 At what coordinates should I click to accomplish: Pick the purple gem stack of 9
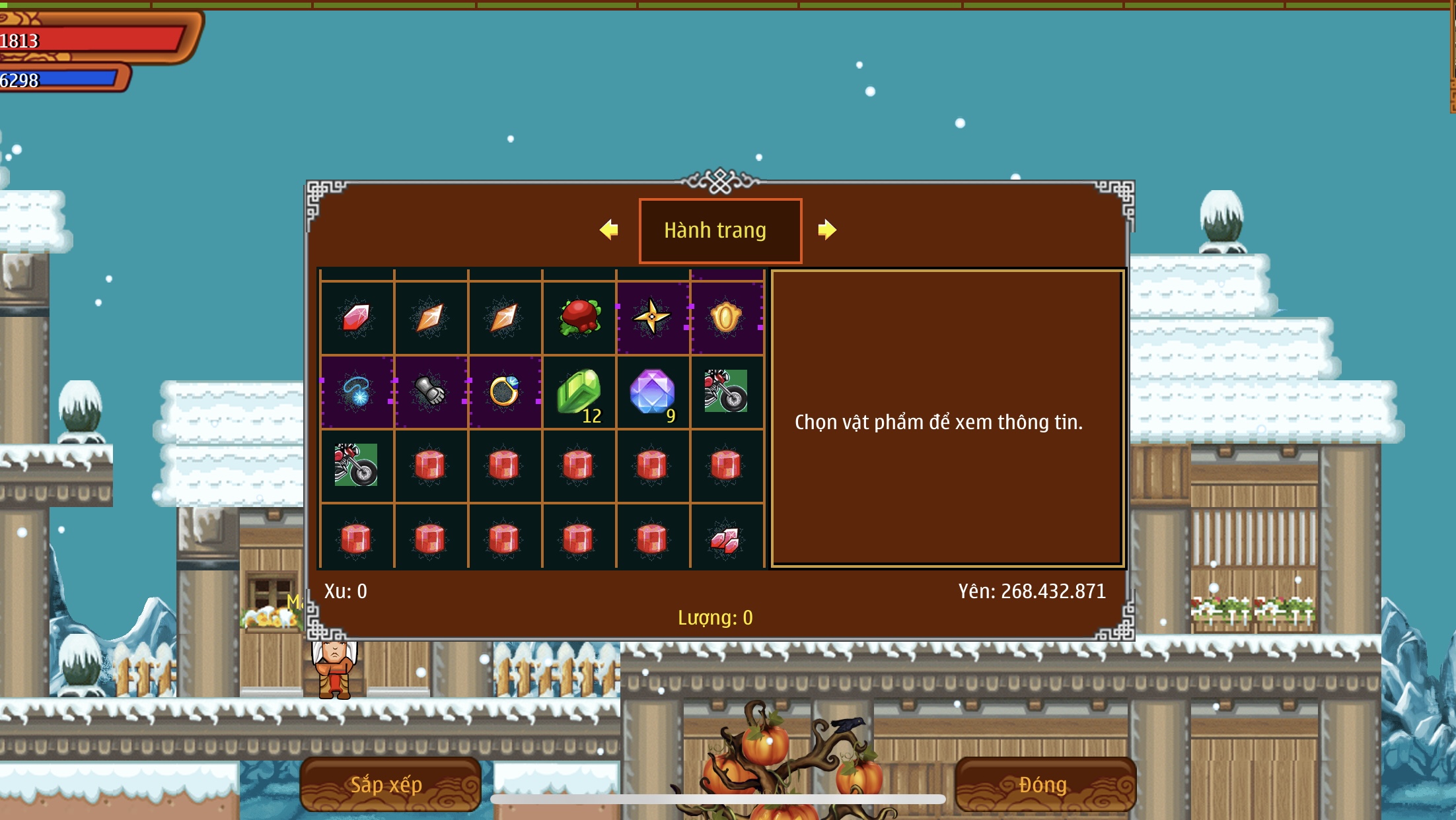(x=653, y=392)
